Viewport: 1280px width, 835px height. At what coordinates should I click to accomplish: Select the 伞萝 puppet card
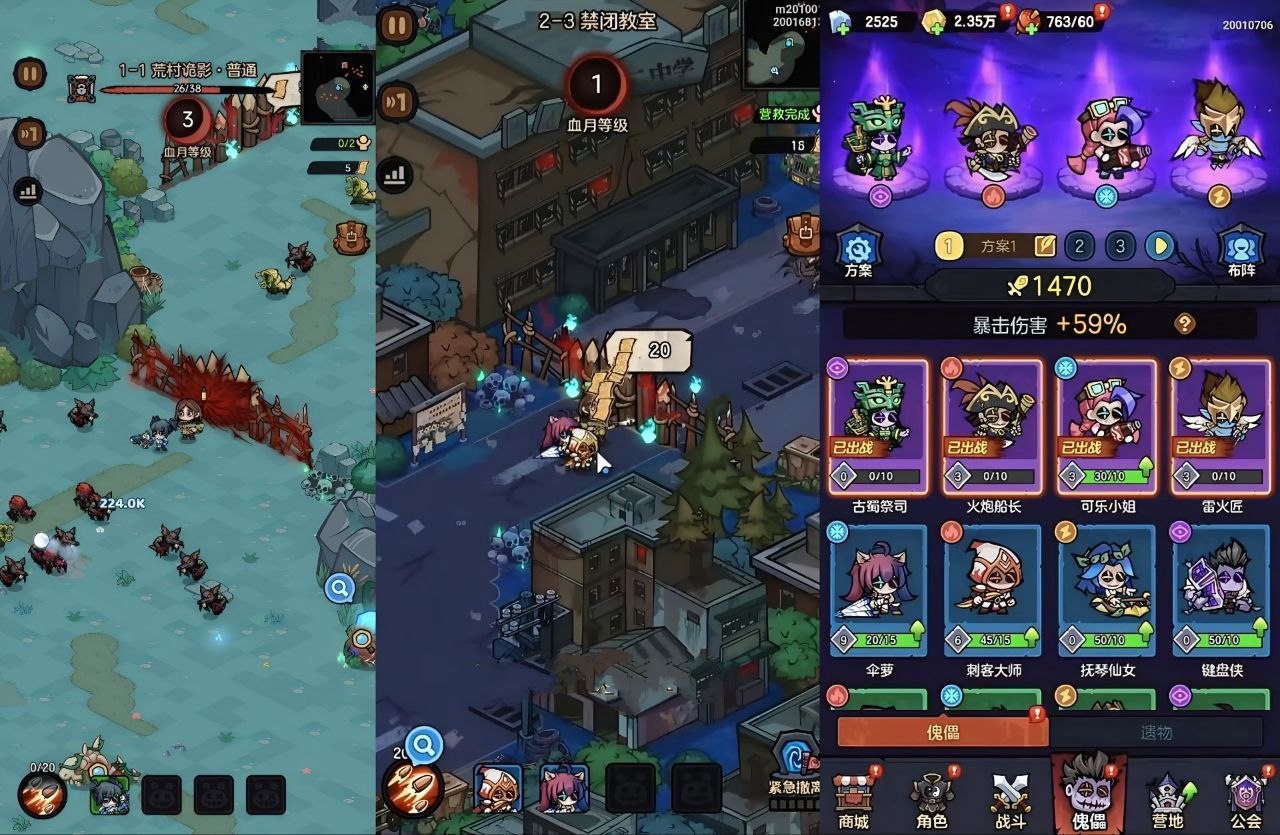click(x=880, y=590)
